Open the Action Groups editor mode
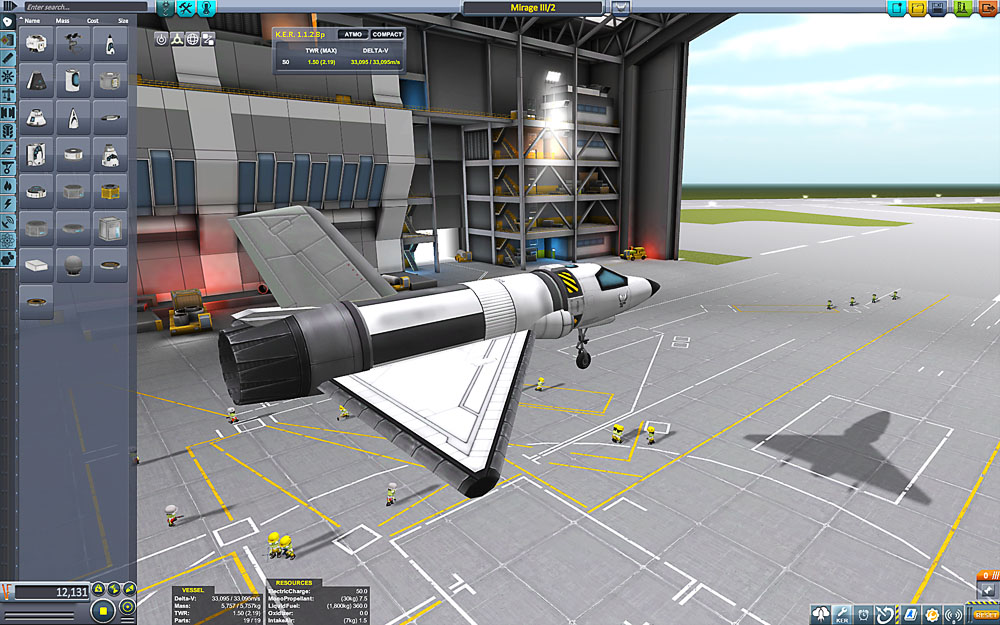Viewport: 1000px width, 625px height. pos(187,8)
